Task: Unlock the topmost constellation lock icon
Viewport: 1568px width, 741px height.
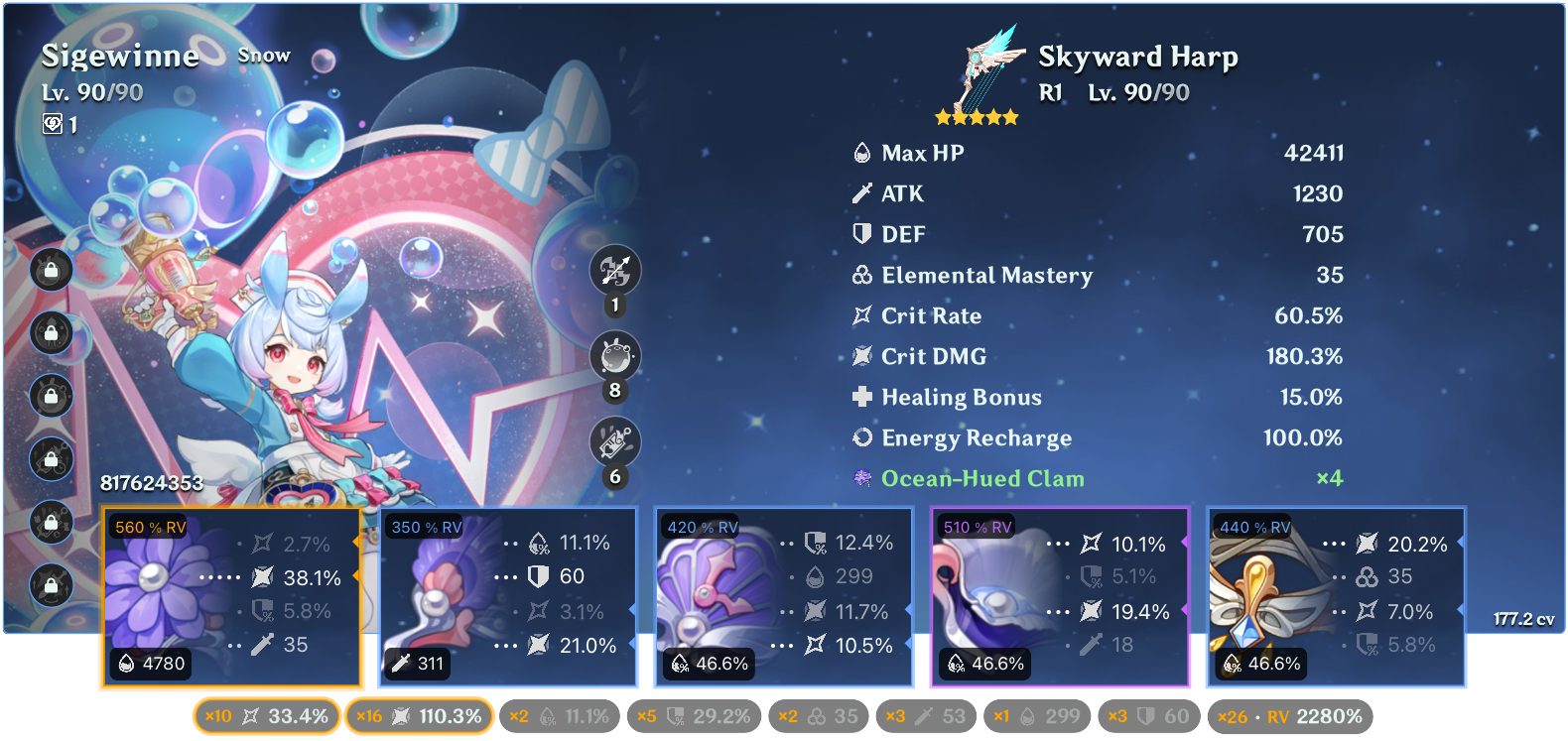Action: click(52, 270)
